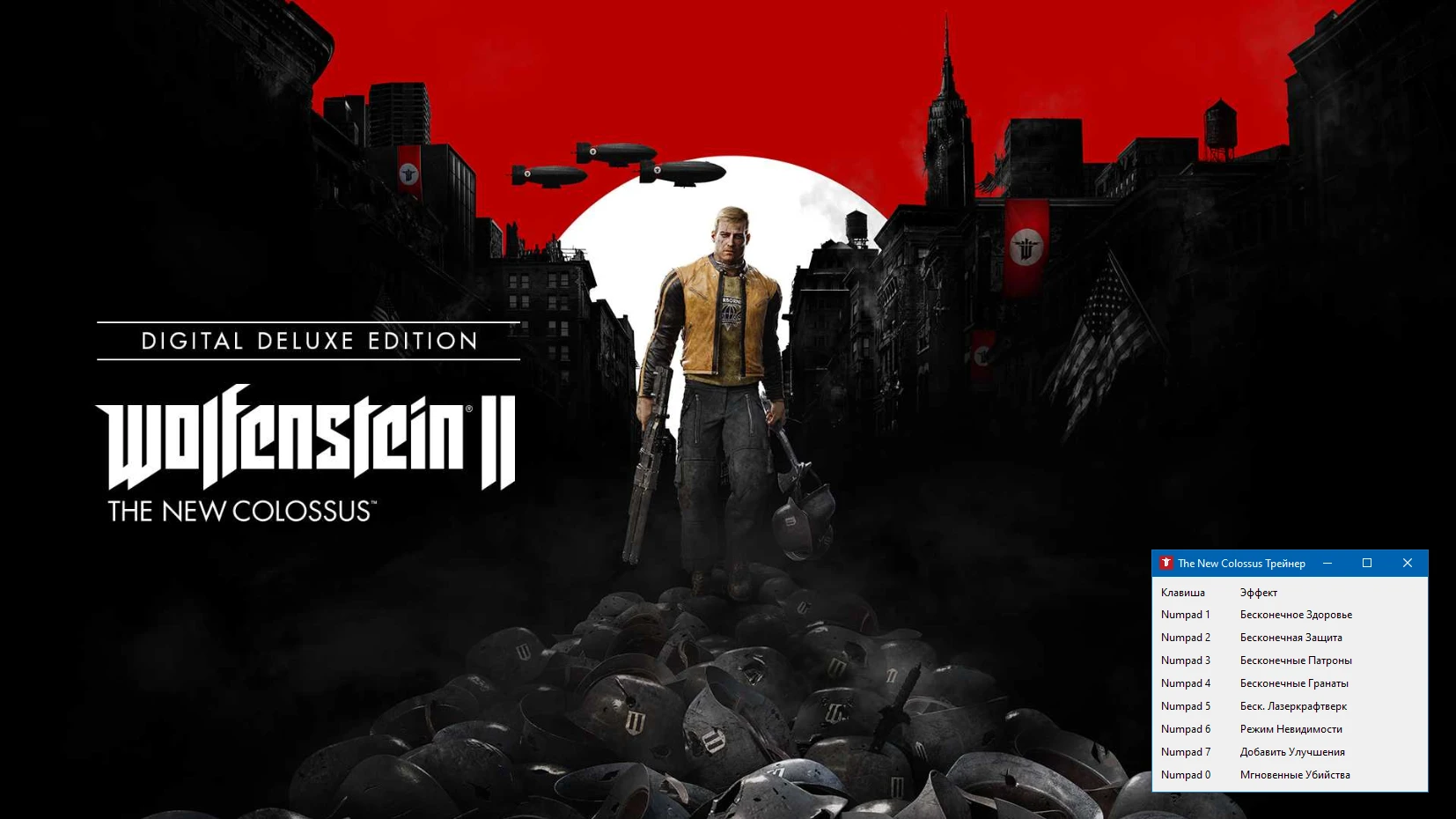Select the Режим Невидимости effect entry

click(1289, 728)
